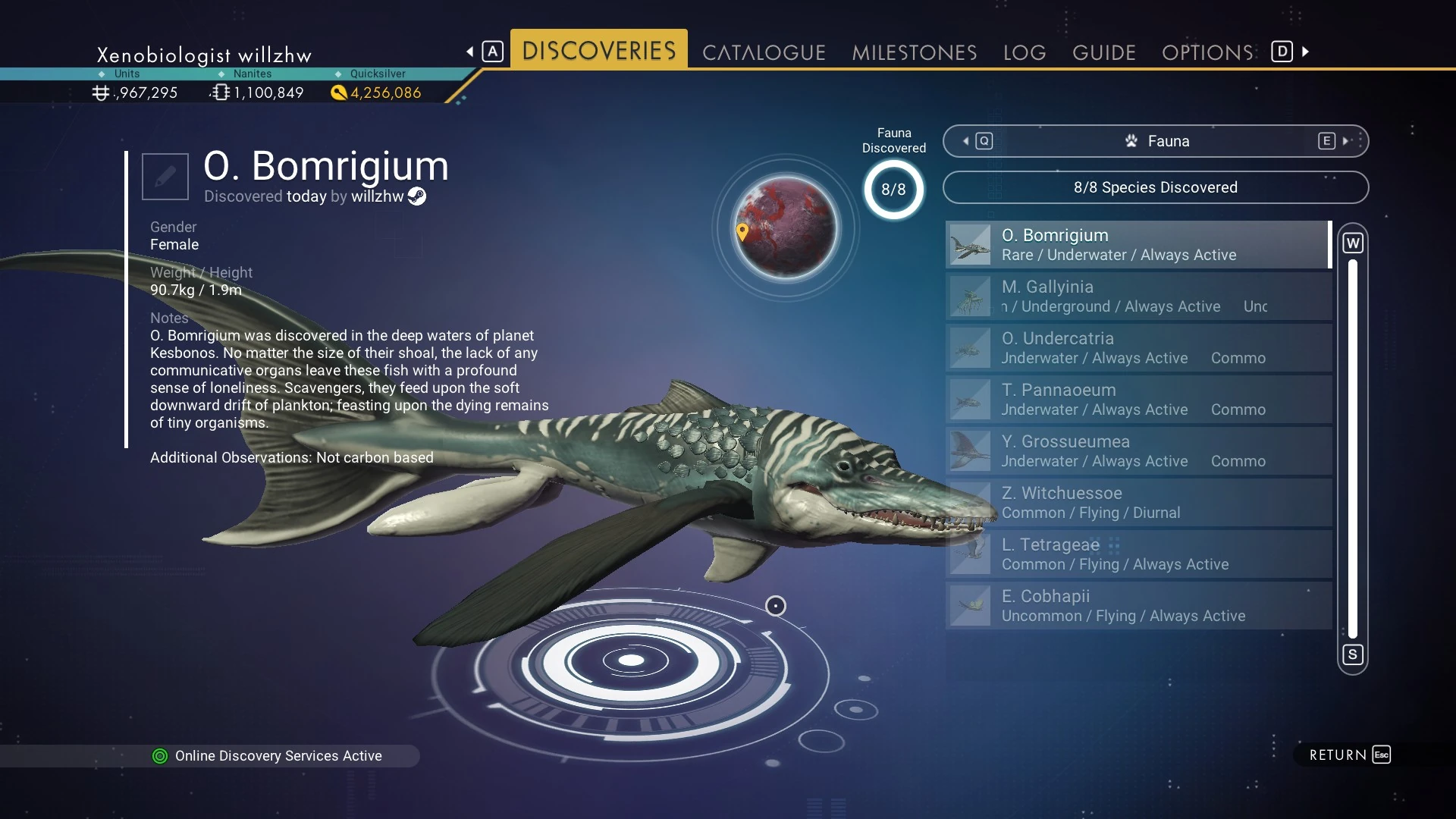Switch to the Options tab
This screenshot has width=1456, height=819.
coord(1207,52)
